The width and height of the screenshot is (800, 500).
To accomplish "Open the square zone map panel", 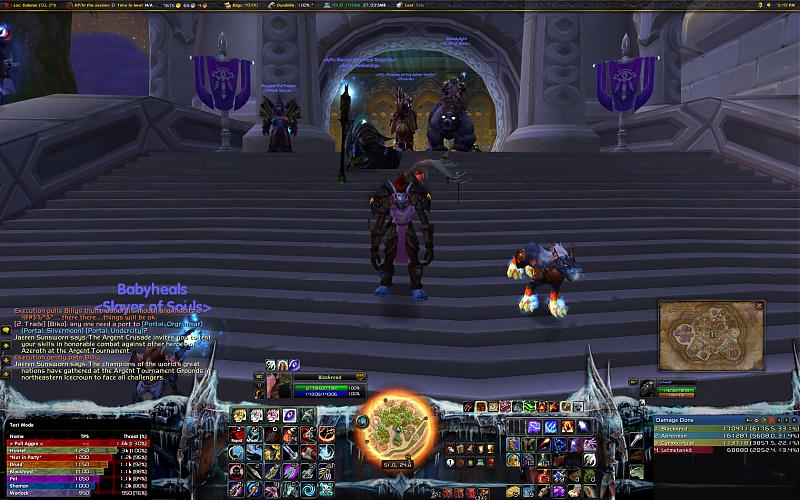I will [698, 335].
